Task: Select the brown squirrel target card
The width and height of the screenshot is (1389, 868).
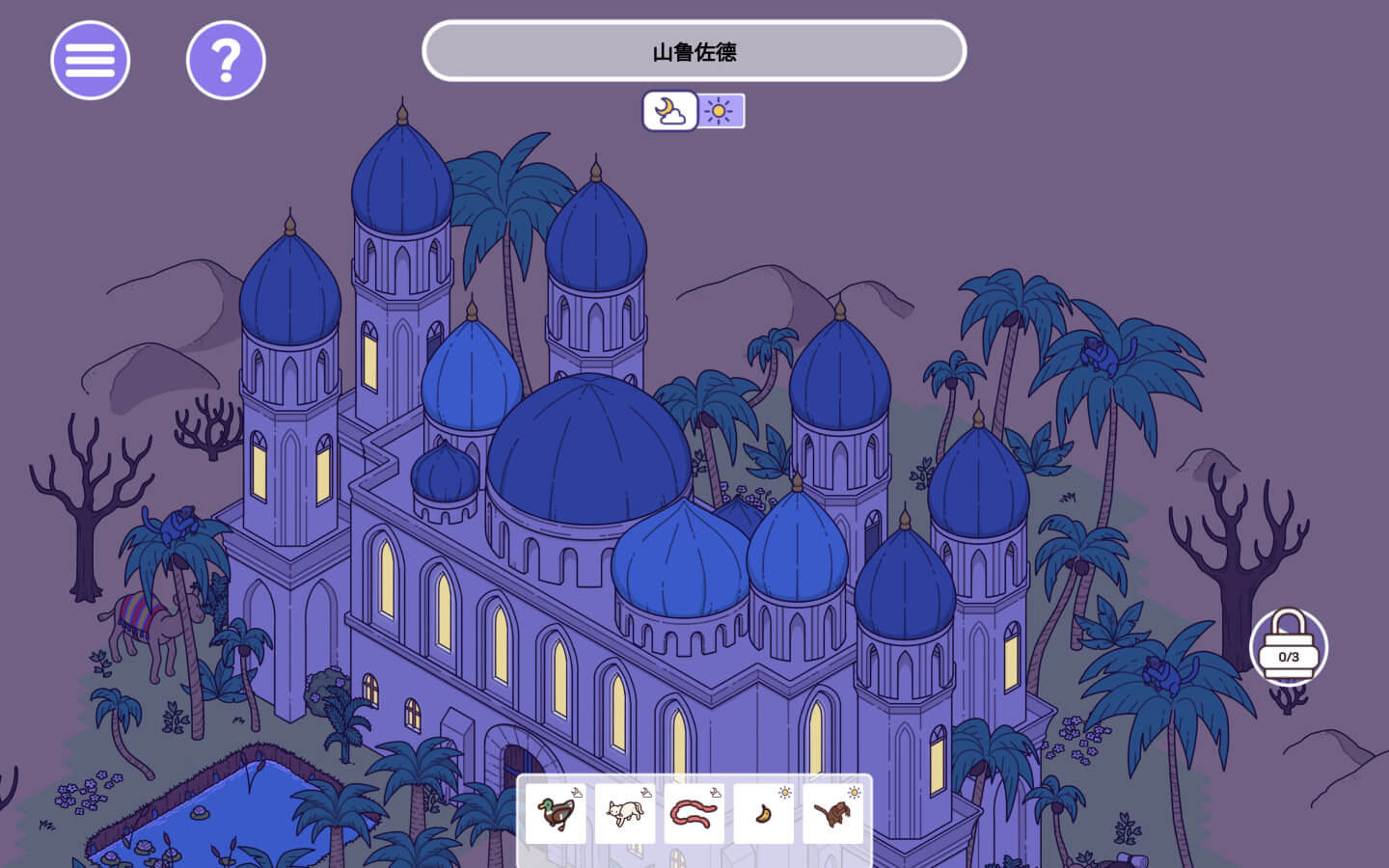Action: point(833,813)
